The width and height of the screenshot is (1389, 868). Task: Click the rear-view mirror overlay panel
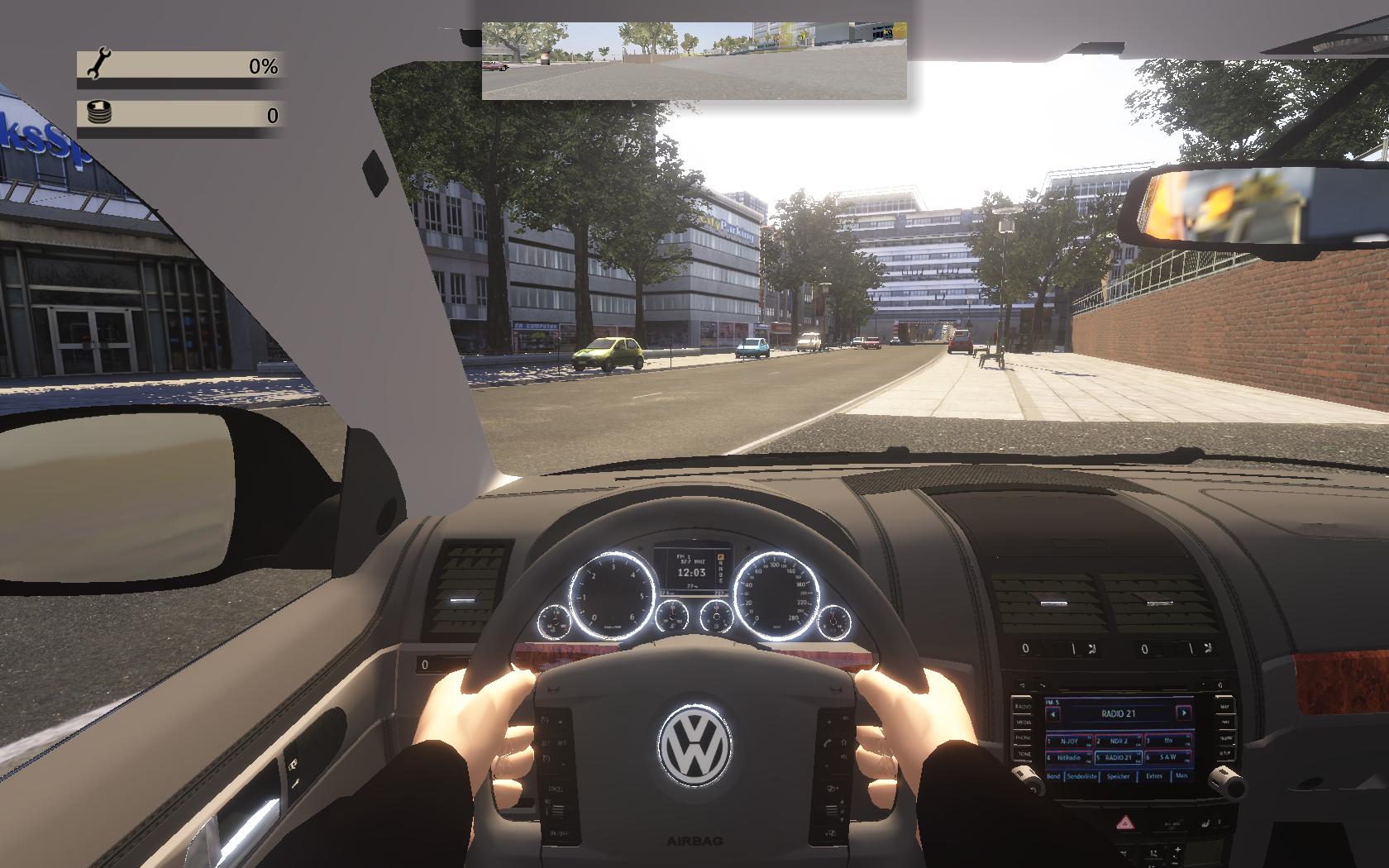694,61
